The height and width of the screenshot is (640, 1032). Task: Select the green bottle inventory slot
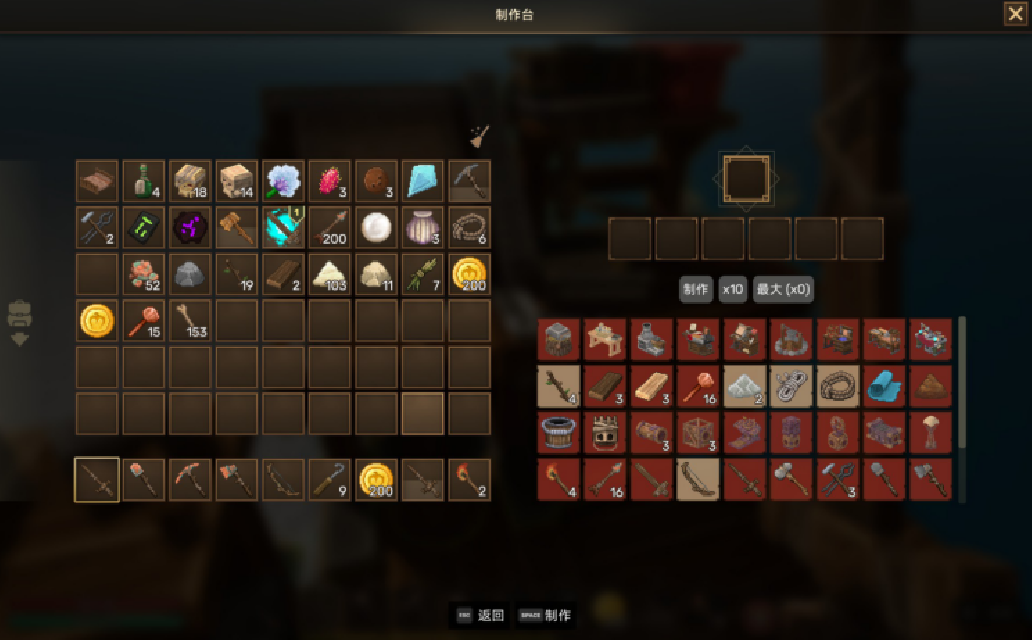tap(144, 181)
